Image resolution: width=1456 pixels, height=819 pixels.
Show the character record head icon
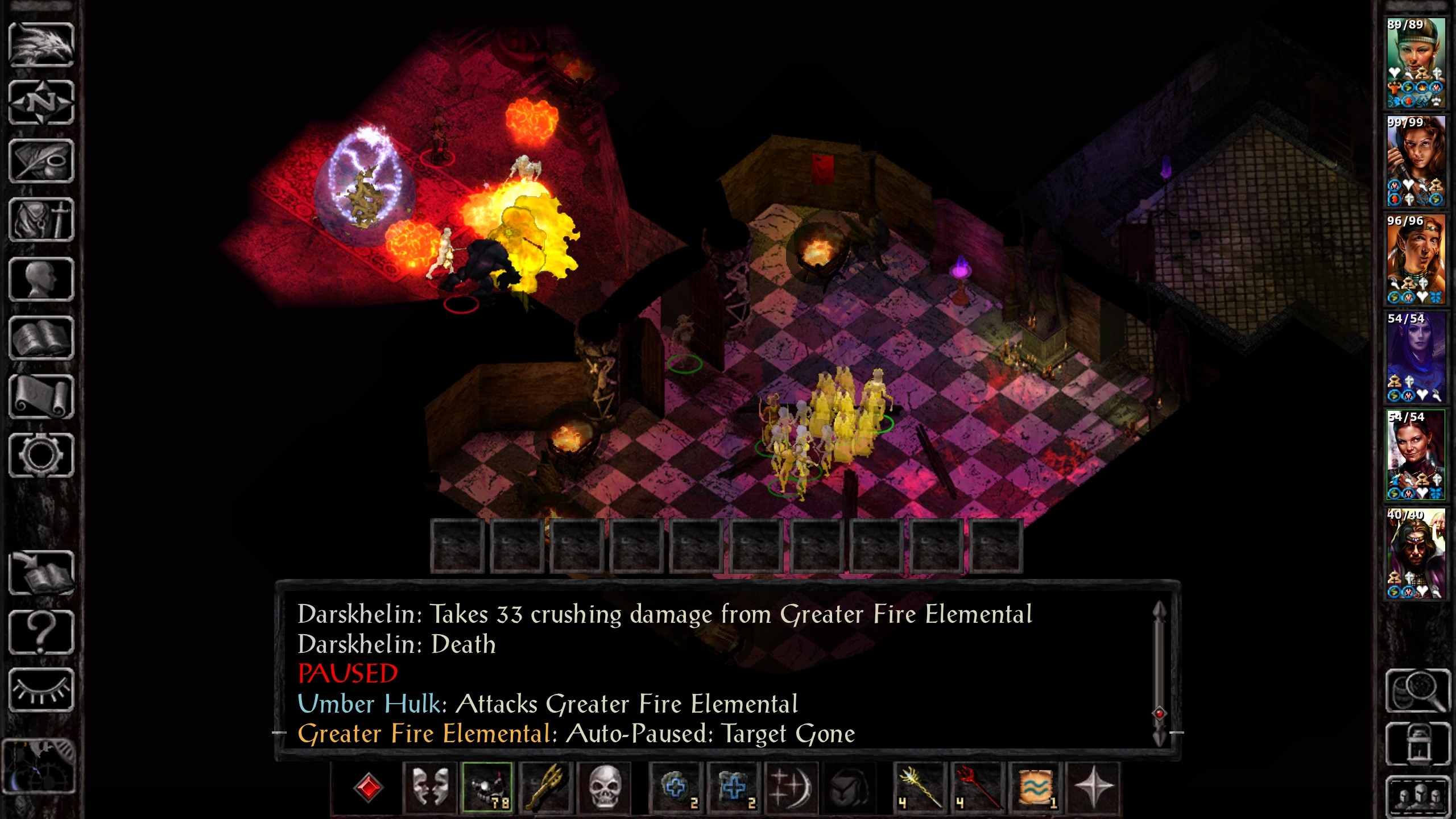click(41, 279)
